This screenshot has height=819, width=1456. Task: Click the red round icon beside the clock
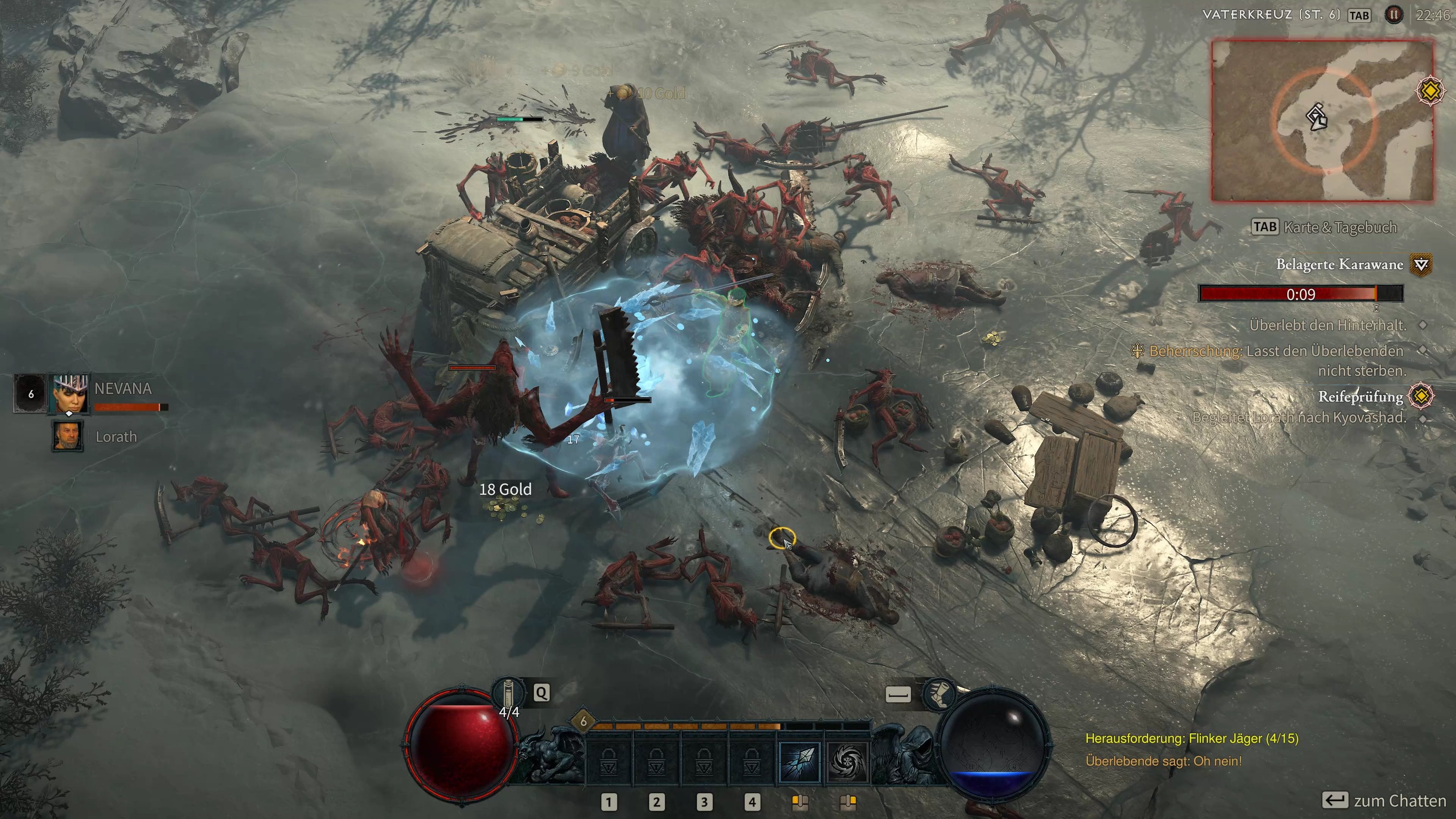[1393, 15]
